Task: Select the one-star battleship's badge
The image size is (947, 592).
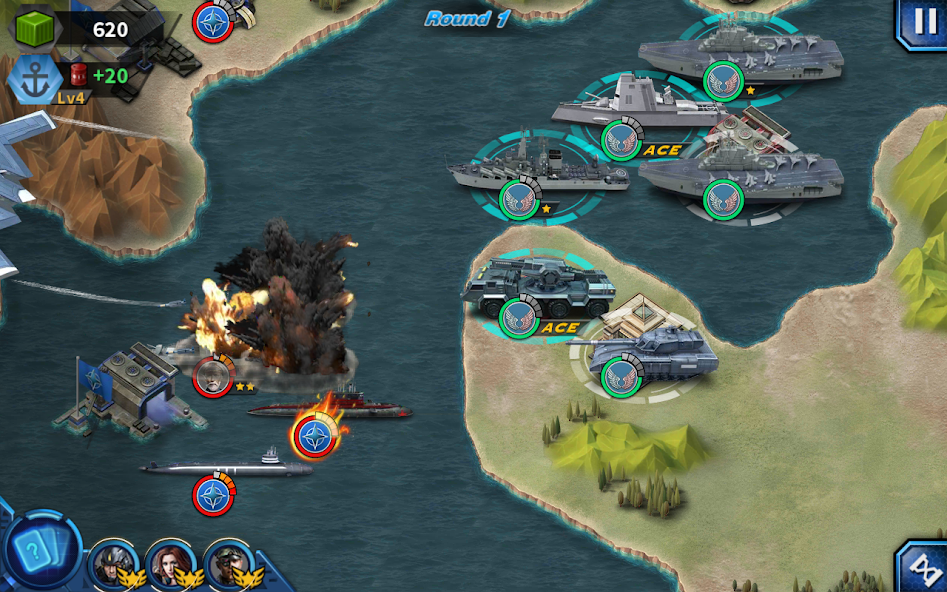Action: click(519, 199)
